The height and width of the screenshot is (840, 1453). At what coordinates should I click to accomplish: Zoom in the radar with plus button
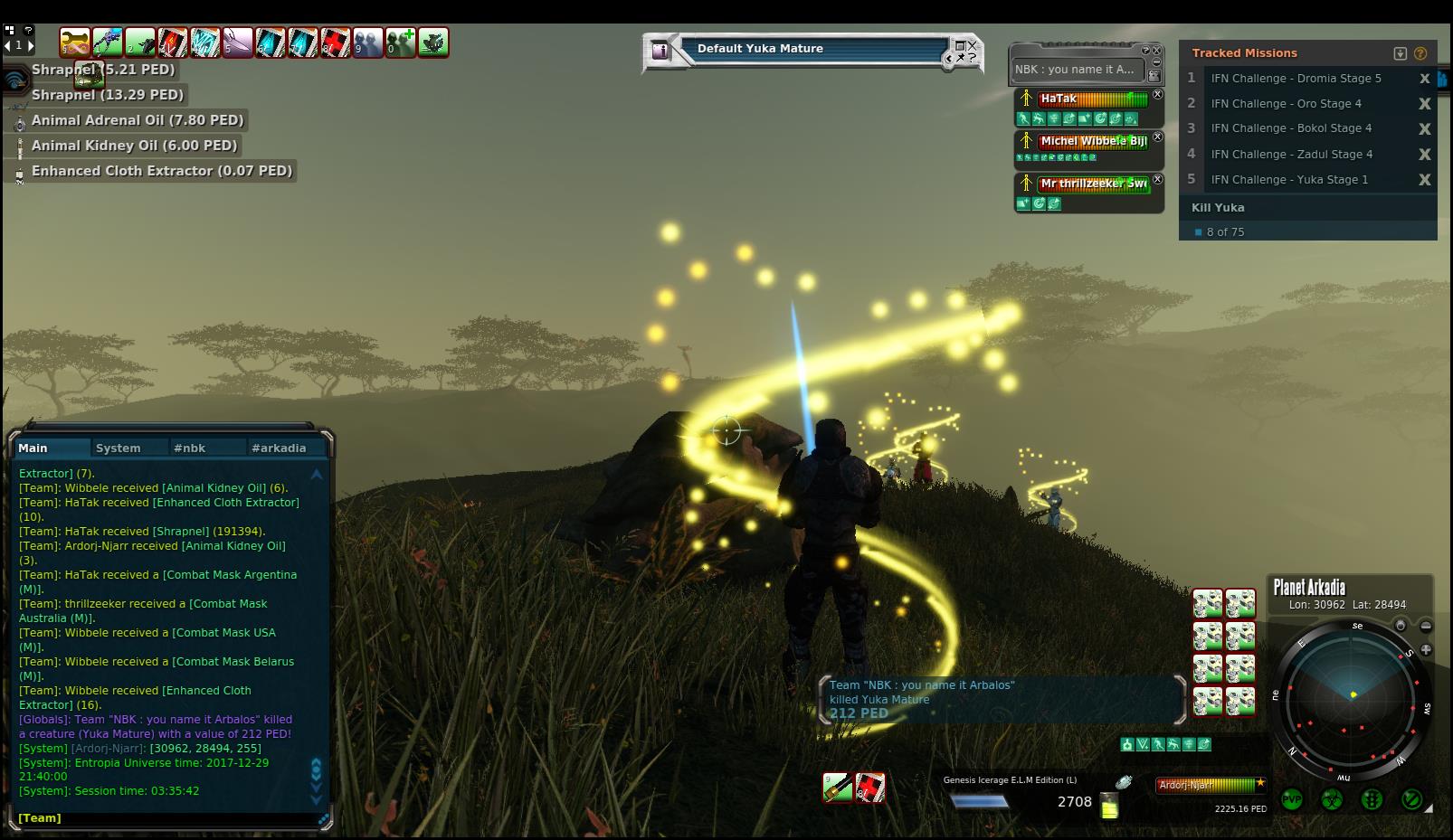(x=1426, y=649)
